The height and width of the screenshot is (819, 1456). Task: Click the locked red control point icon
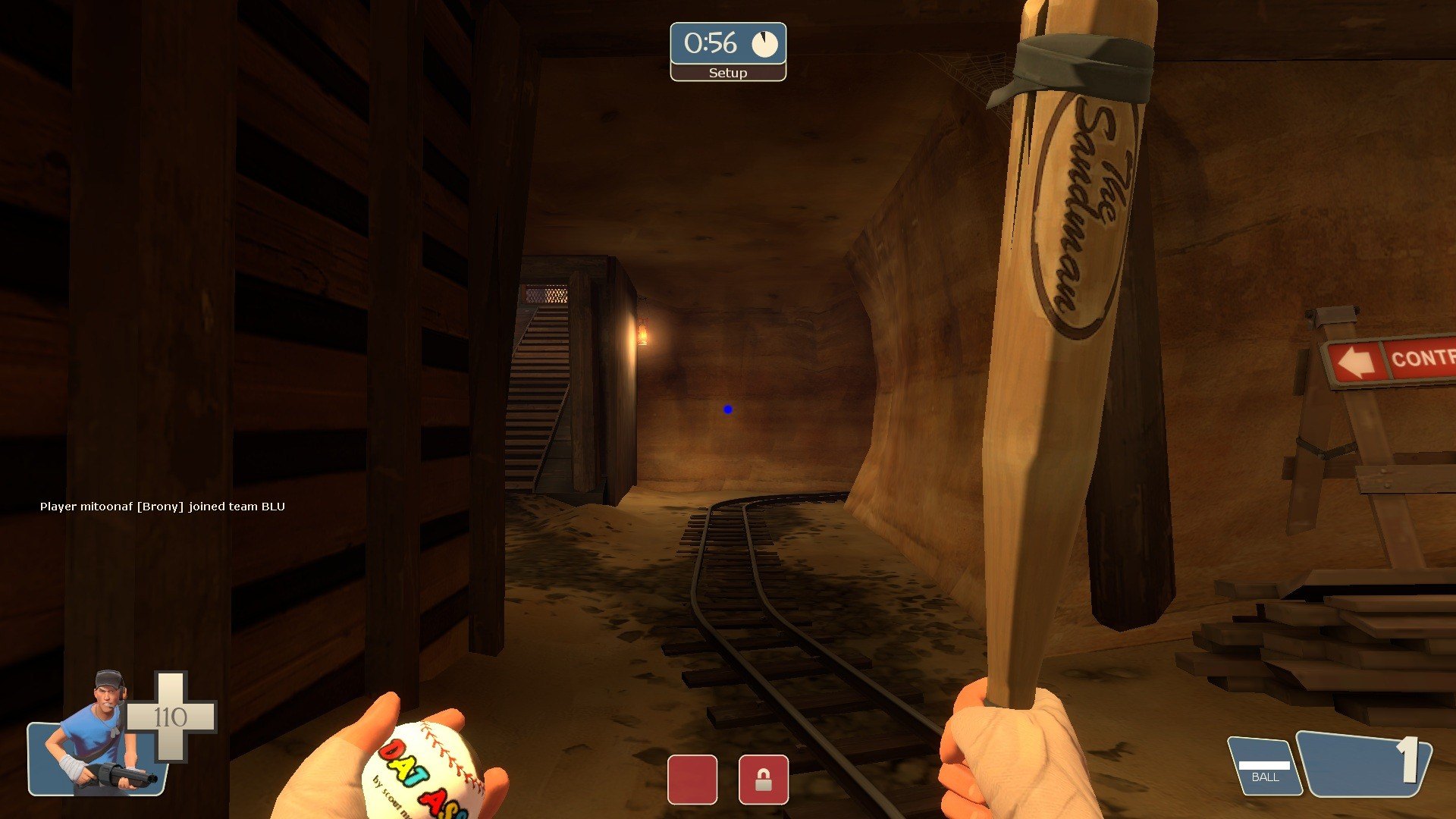(763, 780)
